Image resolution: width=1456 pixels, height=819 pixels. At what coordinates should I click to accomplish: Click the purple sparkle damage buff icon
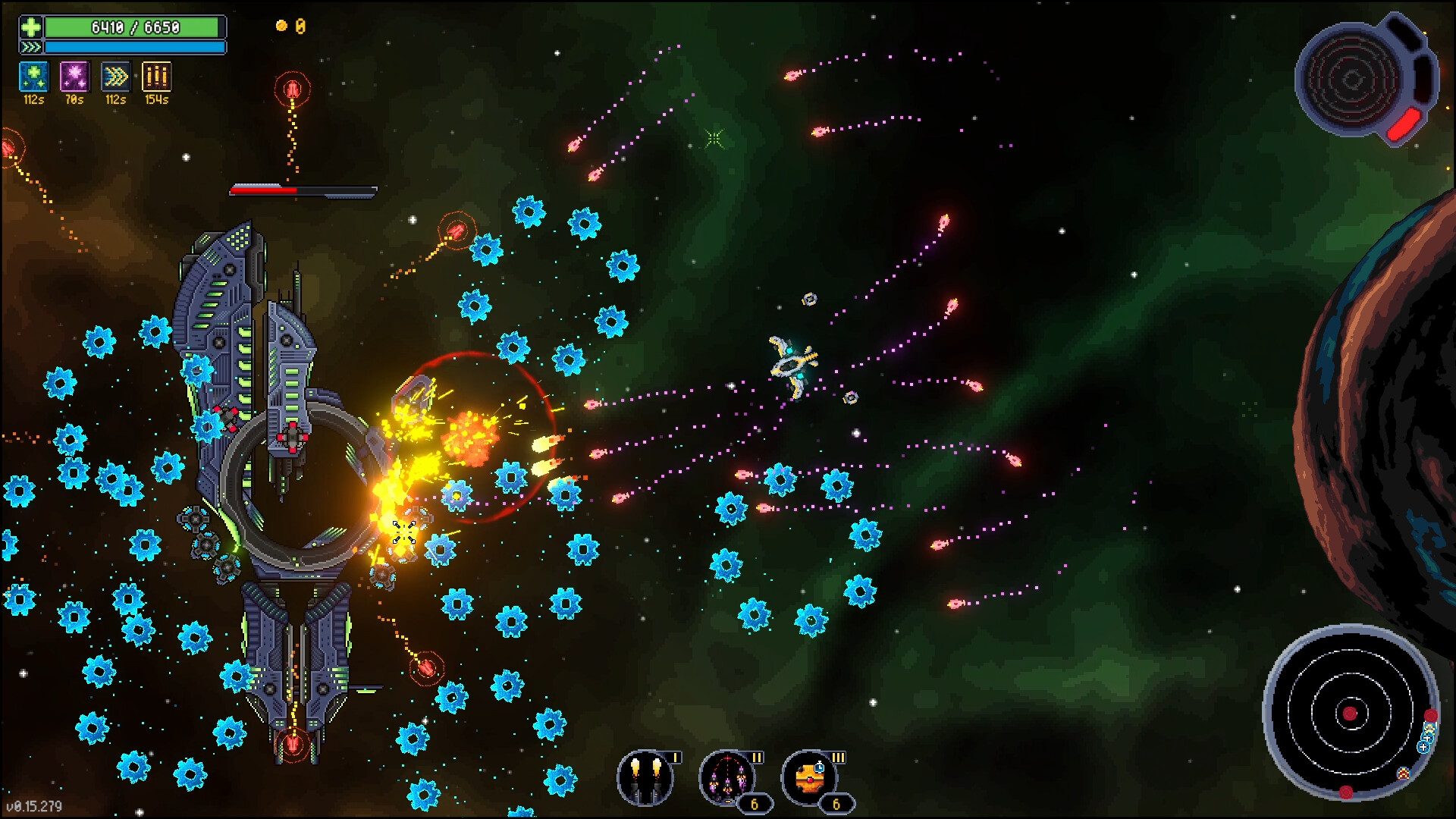[x=74, y=76]
